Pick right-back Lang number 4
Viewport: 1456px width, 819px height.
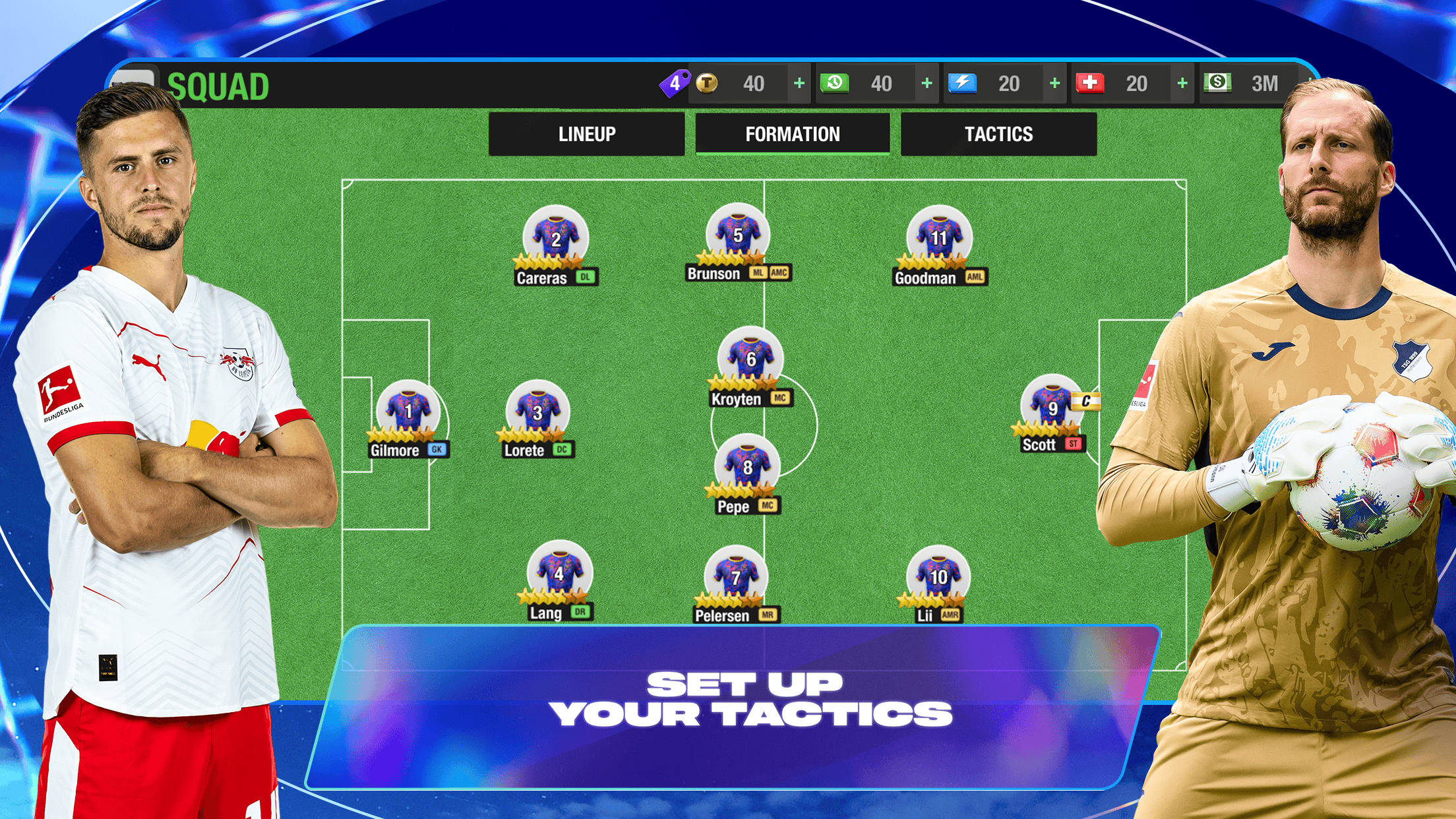click(x=559, y=574)
